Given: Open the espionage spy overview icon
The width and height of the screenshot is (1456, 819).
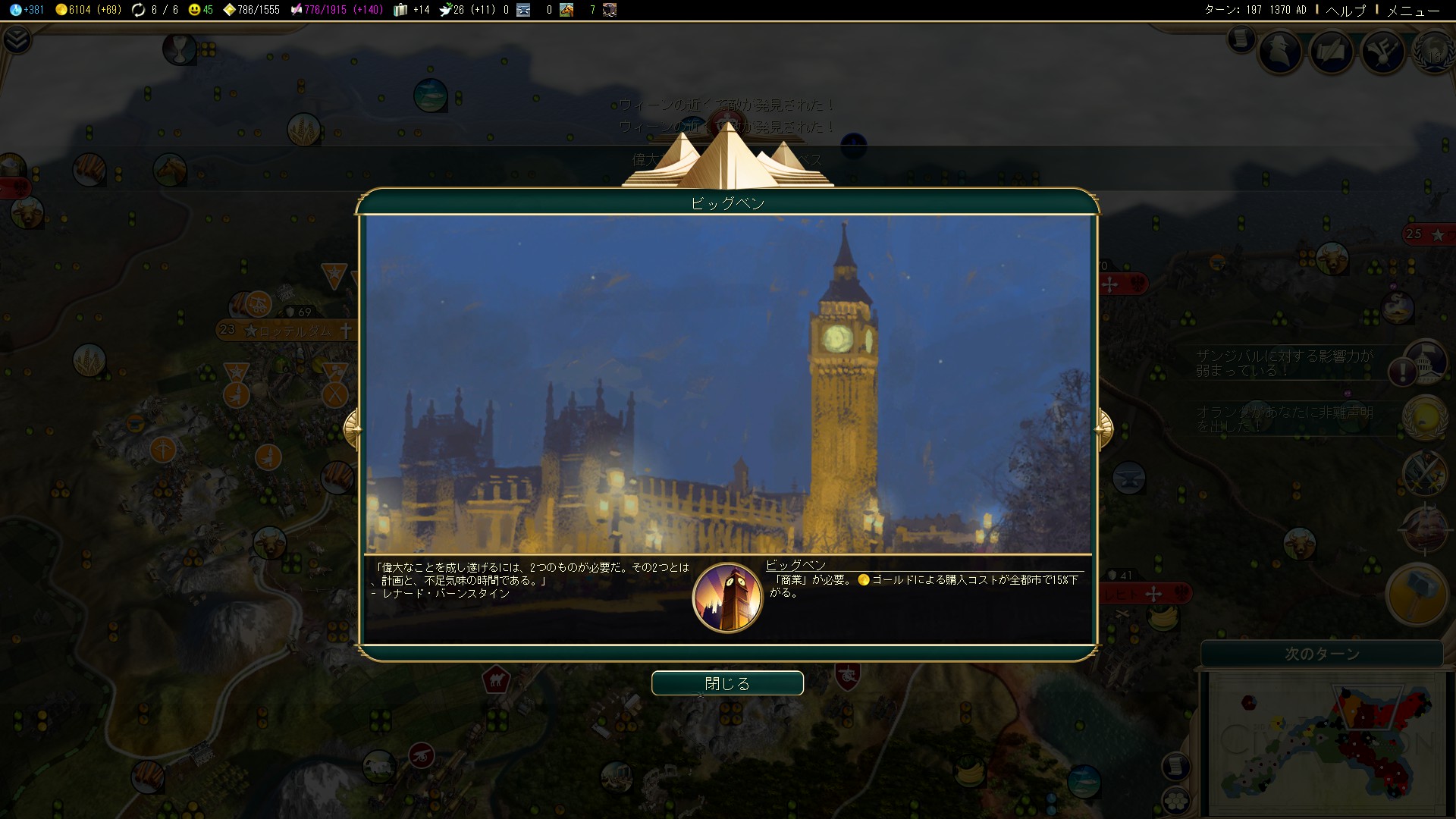Looking at the screenshot, I should [1280, 52].
